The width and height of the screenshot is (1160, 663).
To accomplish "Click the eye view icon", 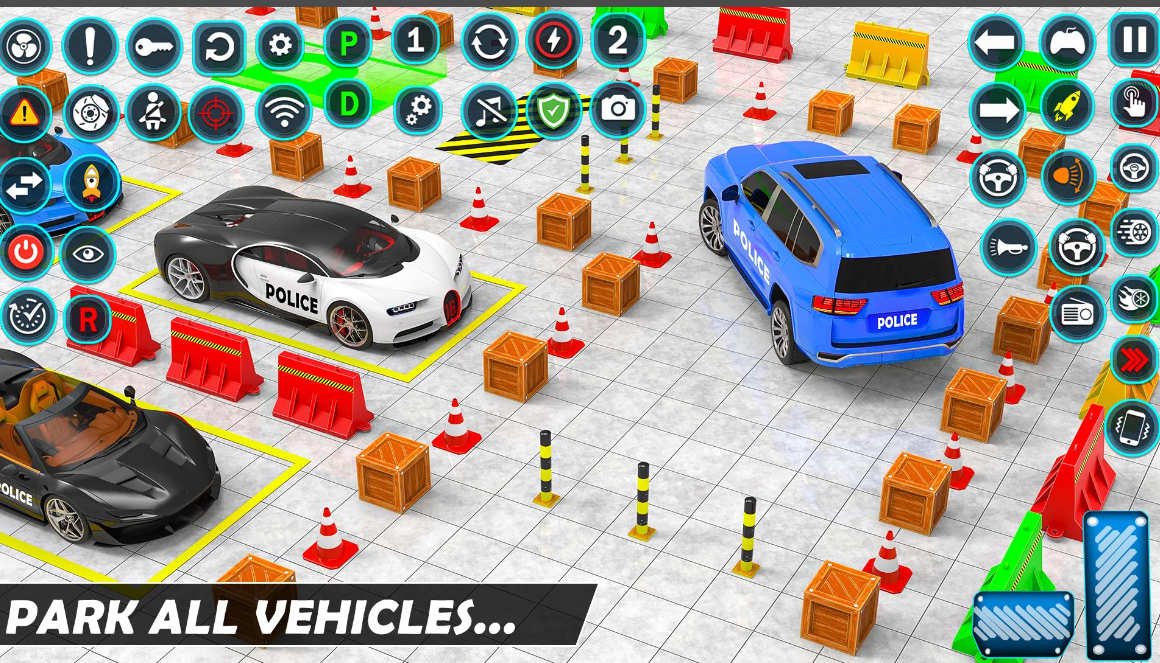I will point(89,254).
